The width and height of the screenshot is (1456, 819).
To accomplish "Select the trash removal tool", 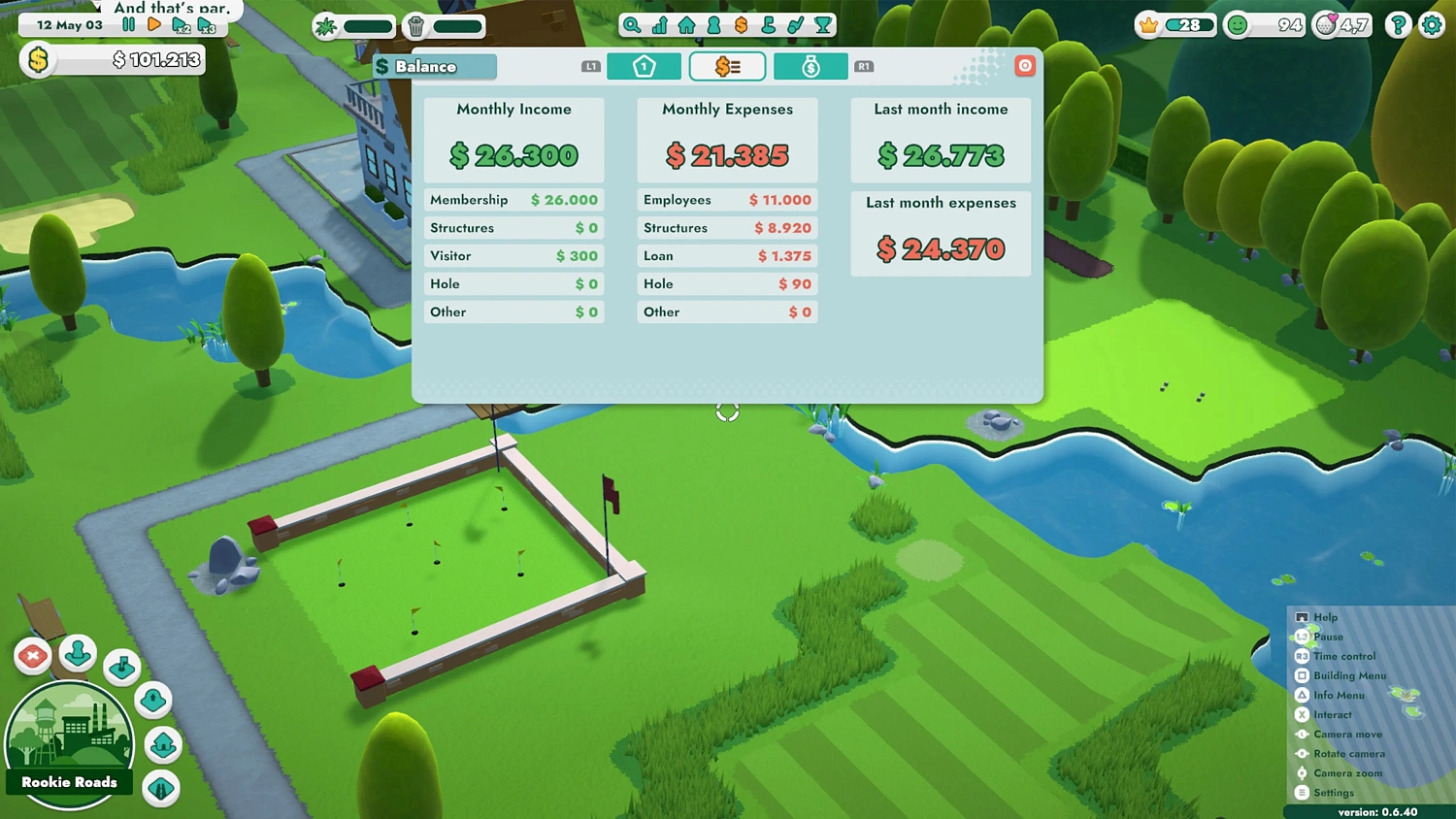I will (x=415, y=25).
